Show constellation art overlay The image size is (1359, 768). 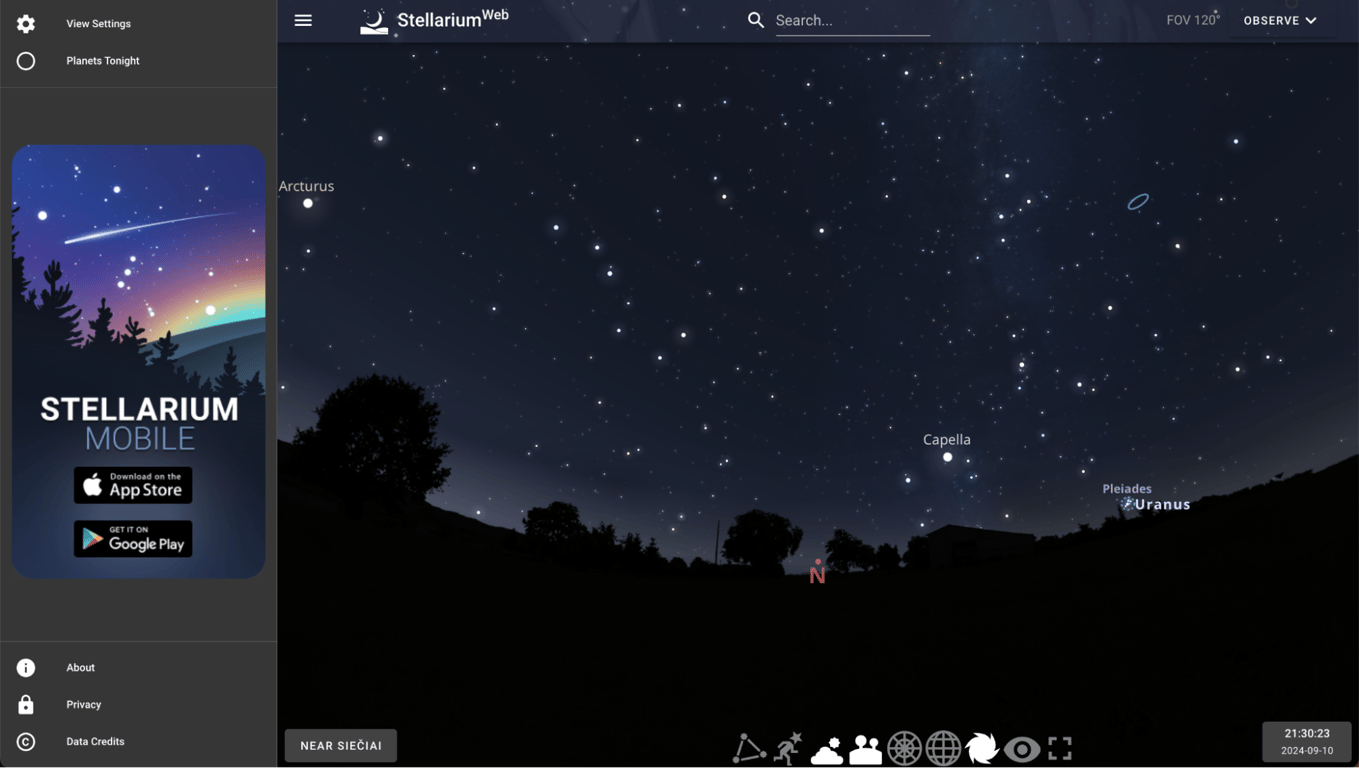(787, 747)
